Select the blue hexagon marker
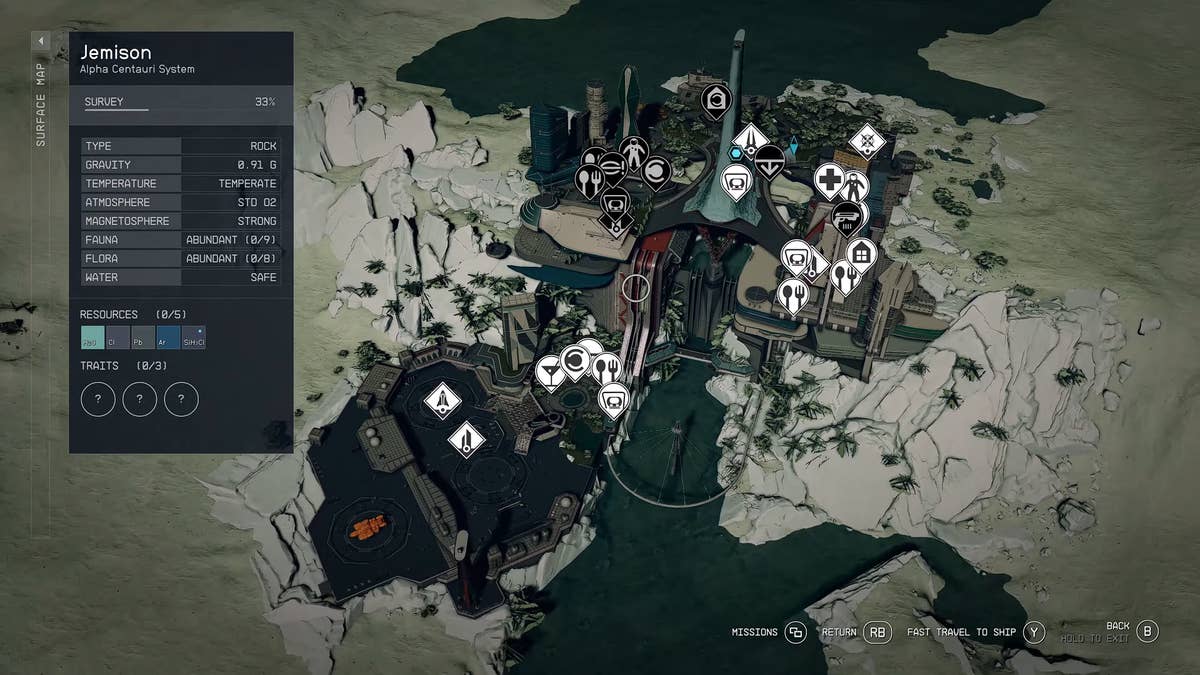The image size is (1200, 675). pyautogui.click(x=735, y=153)
